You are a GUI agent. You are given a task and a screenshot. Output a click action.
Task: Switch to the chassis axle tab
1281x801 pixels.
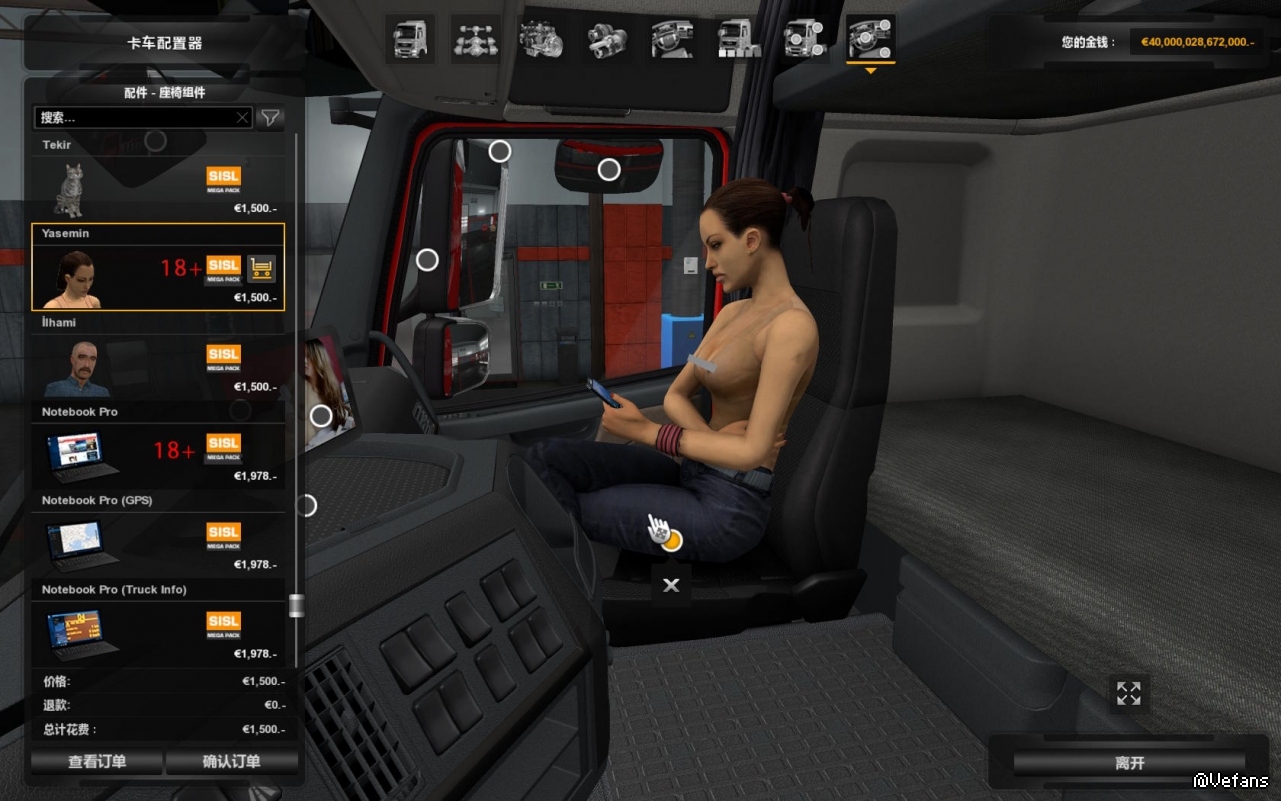(x=475, y=40)
